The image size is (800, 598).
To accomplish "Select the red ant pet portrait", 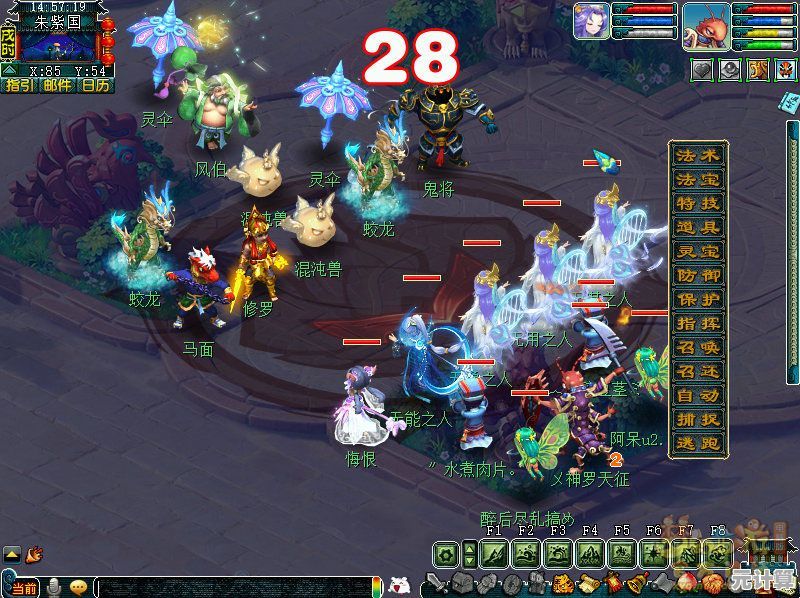I will pyautogui.click(x=705, y=26).
